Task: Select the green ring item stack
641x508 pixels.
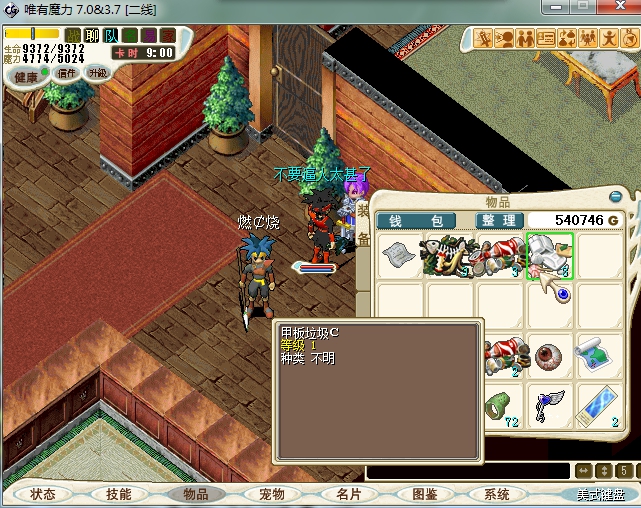Action: [499, 405]
